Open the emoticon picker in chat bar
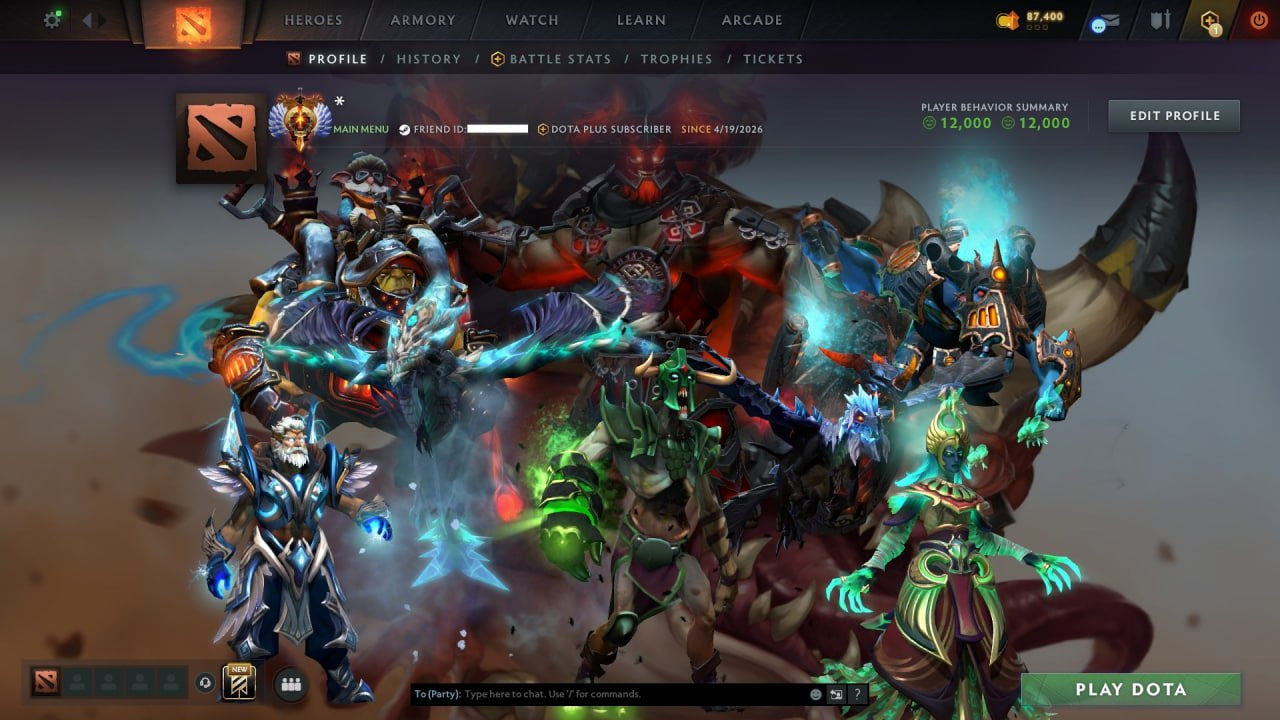The width and height of the screenshot is (1280, 720). tap(814, 694)
